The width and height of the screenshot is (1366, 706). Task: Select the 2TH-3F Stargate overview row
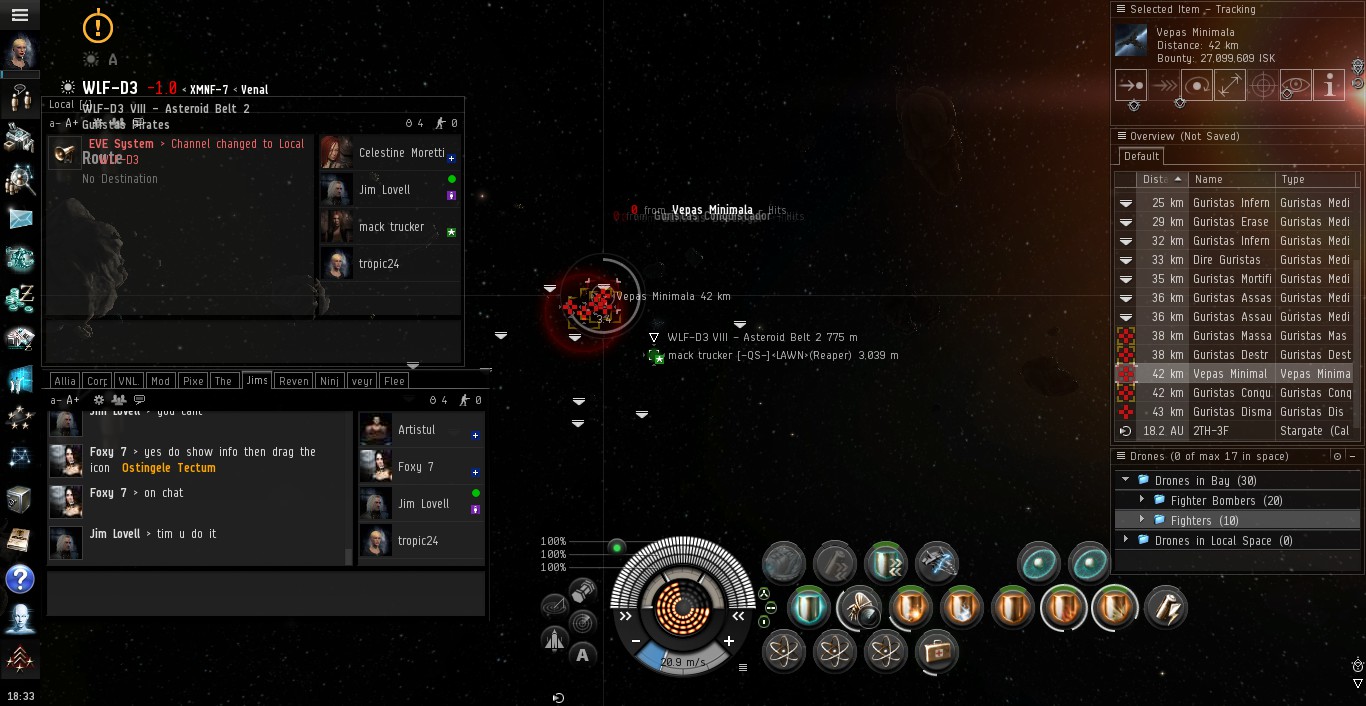pyautogui.click(x=1232, y=431)
